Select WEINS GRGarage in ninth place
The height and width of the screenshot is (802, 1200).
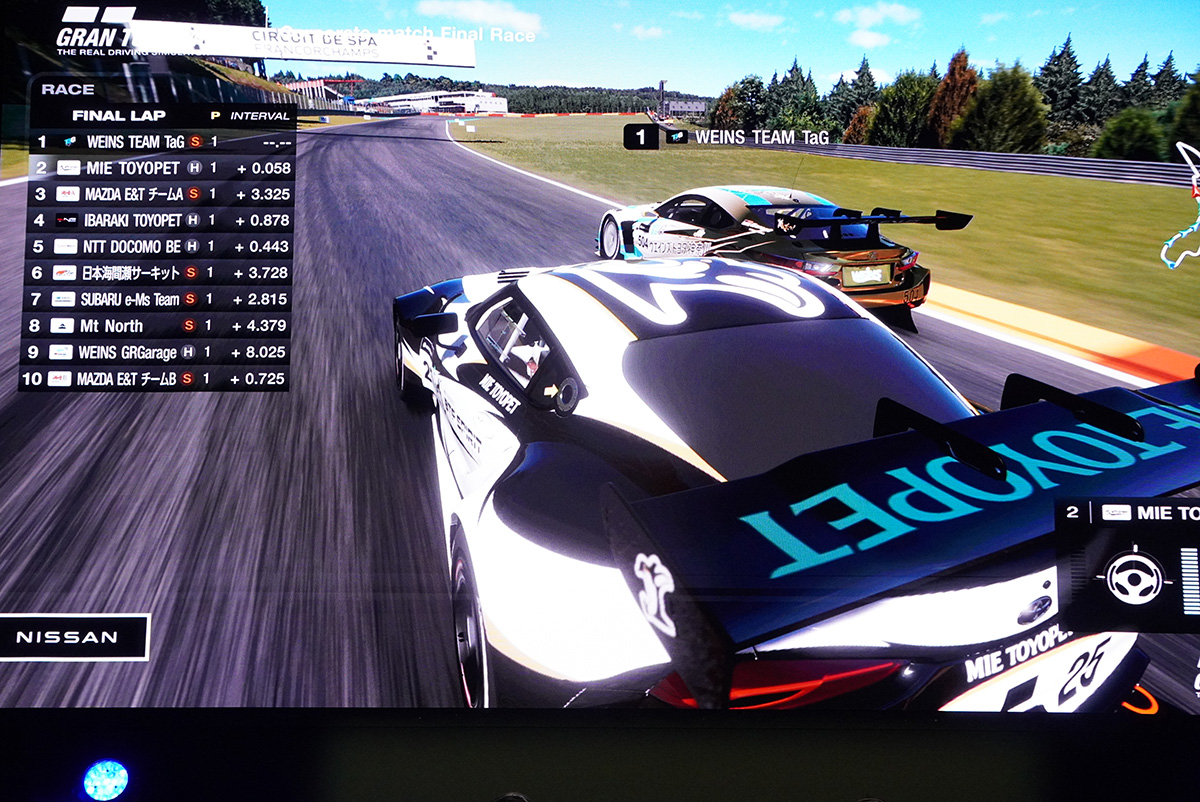[157, 352]
